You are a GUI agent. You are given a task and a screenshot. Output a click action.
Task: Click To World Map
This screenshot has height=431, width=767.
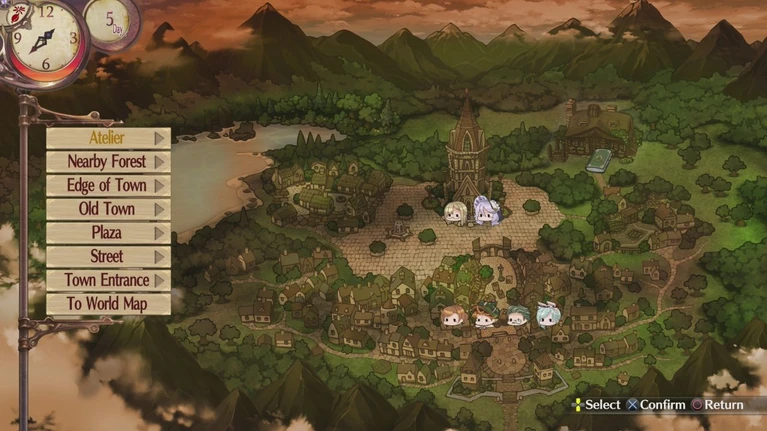click(x=107, y=304)
